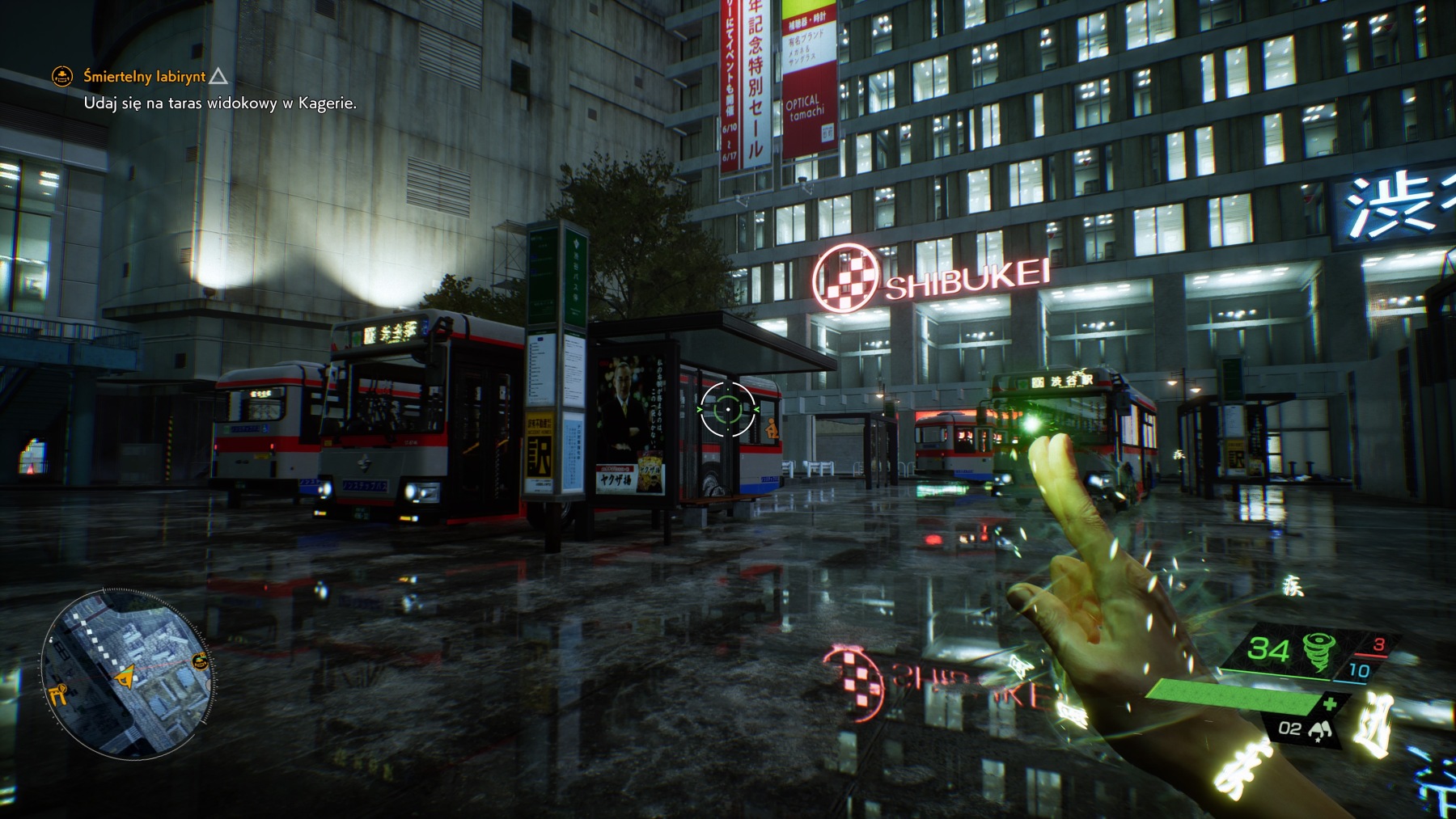Expand quest details via the triangle prompt
Image resolution: width=1456 pixels, height=819 pixels.
[x=219, y=77]
